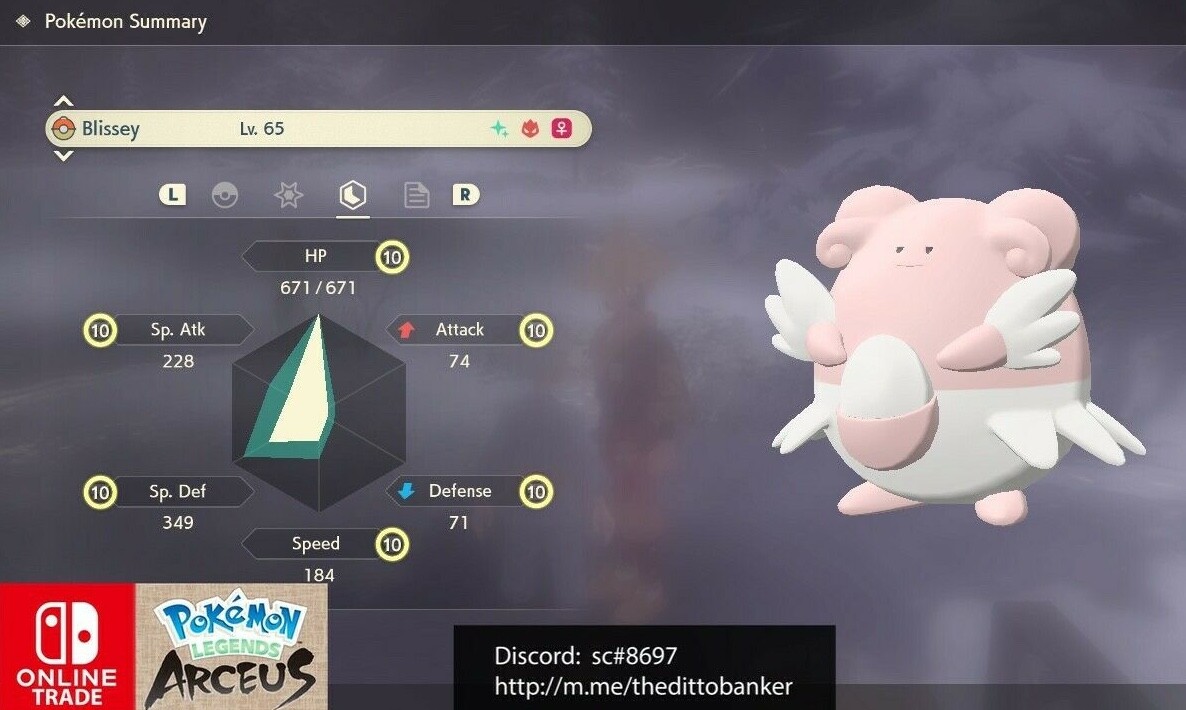Open the m.me/thedittobanker link
The width and height of the screenshot is (1186, 710).
coord(643,687)
